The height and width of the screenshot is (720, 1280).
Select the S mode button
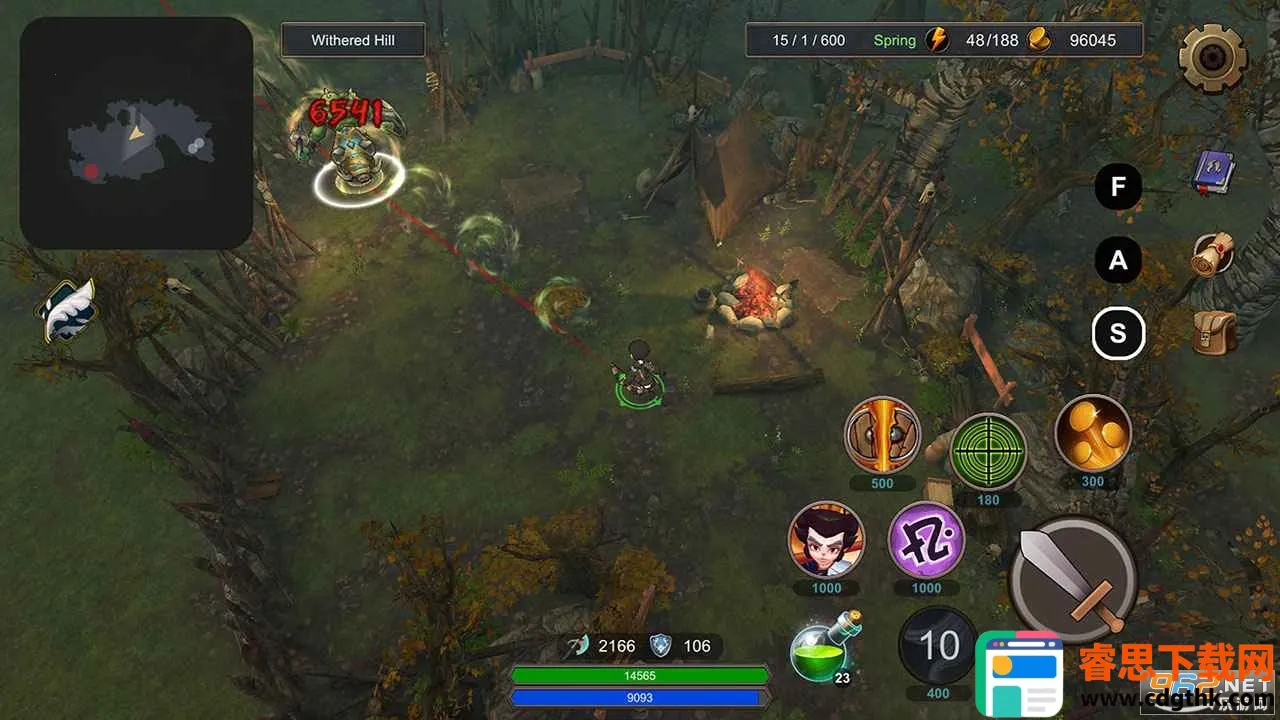(1118, 334)
